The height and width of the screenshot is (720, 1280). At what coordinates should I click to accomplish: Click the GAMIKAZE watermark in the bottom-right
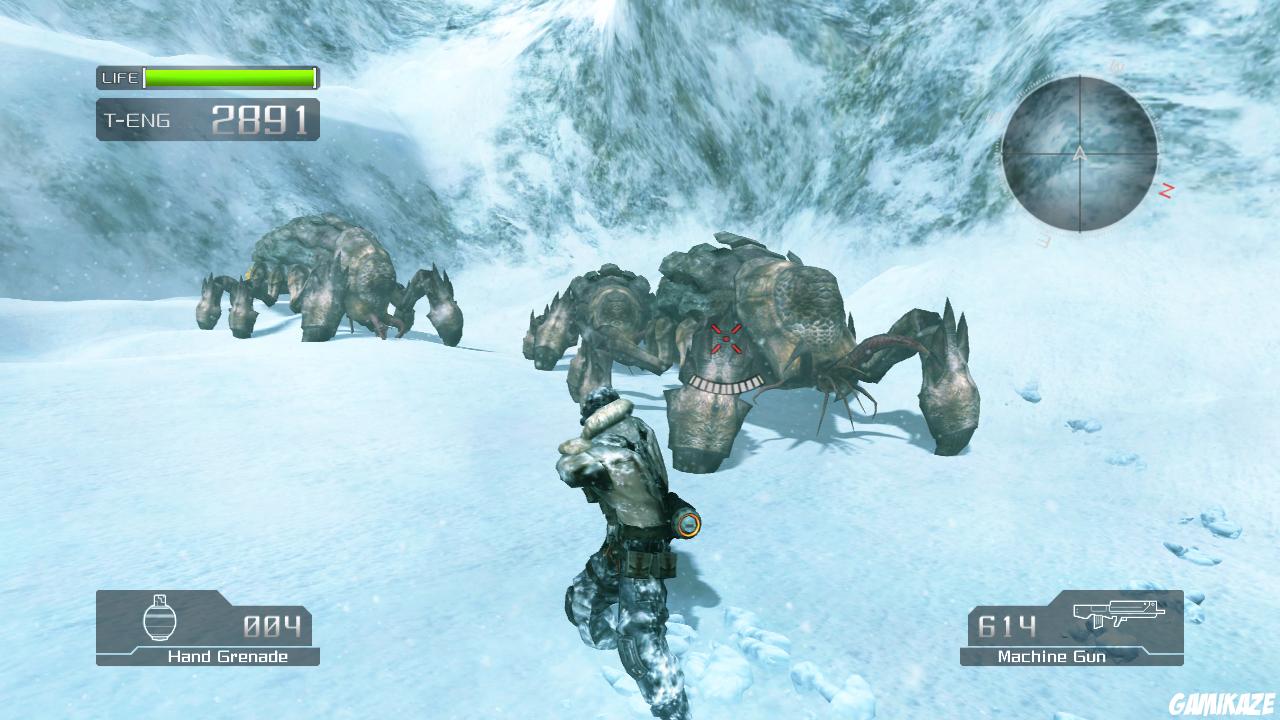click(x=1222, y=700)
